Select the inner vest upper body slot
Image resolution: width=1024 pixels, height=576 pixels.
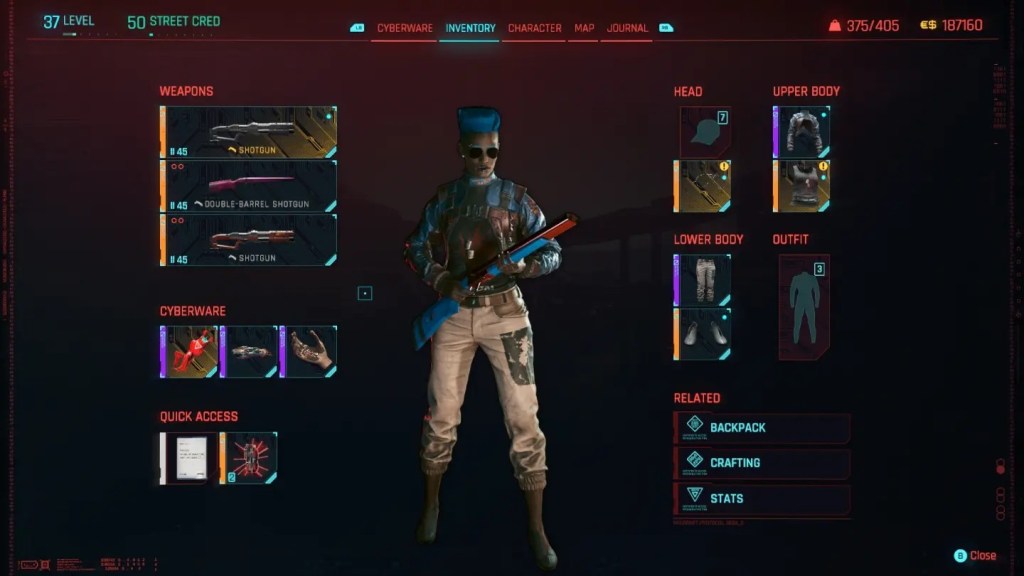point(802,186)
